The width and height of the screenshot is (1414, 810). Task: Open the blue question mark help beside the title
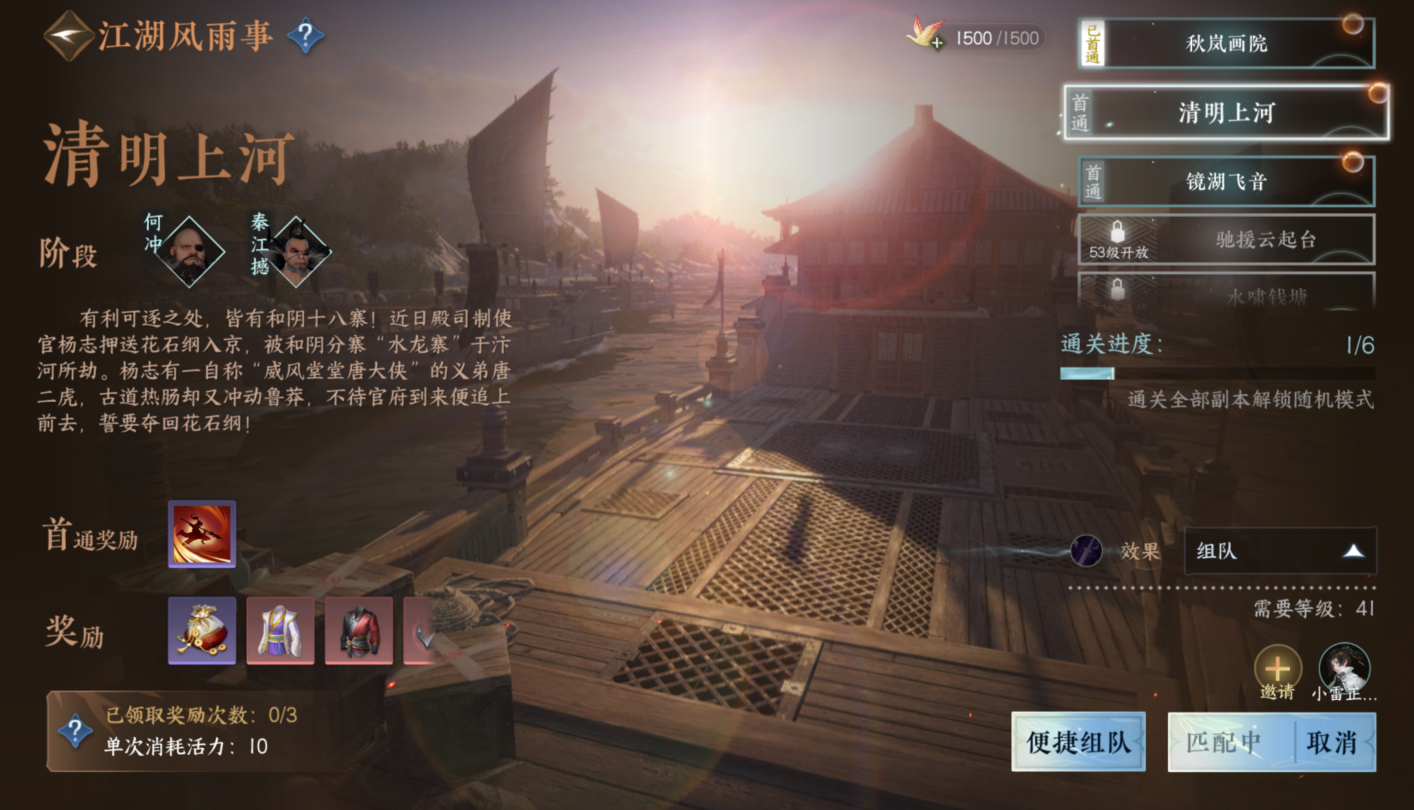(x=305, y=37)
